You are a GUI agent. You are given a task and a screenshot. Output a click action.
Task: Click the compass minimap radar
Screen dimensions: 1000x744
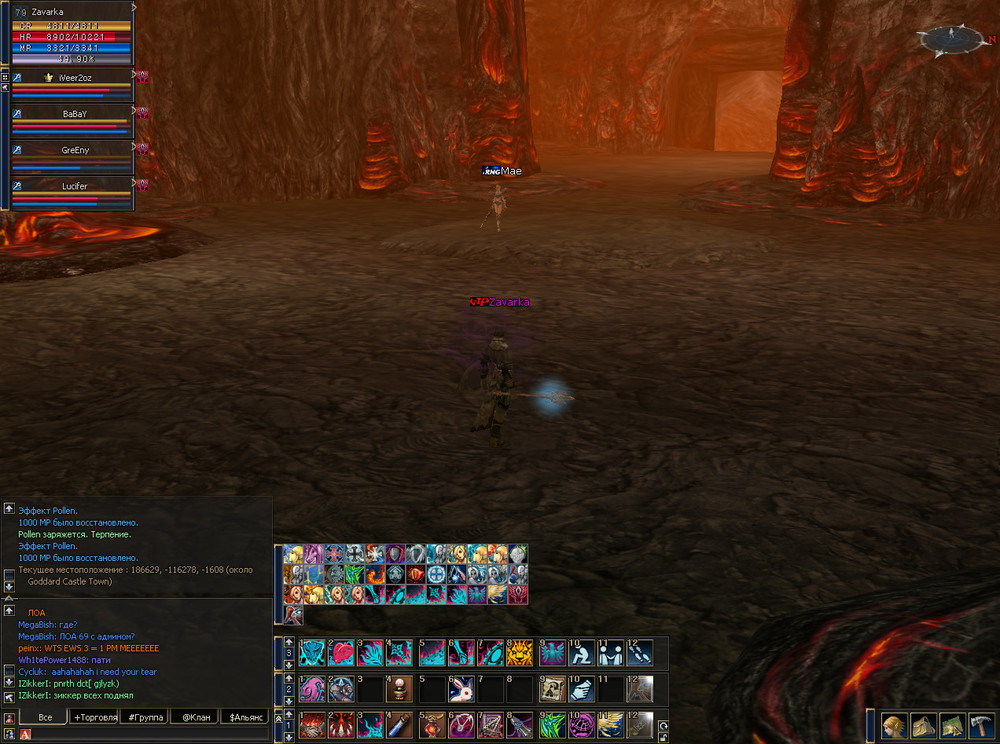coord(953,40)
